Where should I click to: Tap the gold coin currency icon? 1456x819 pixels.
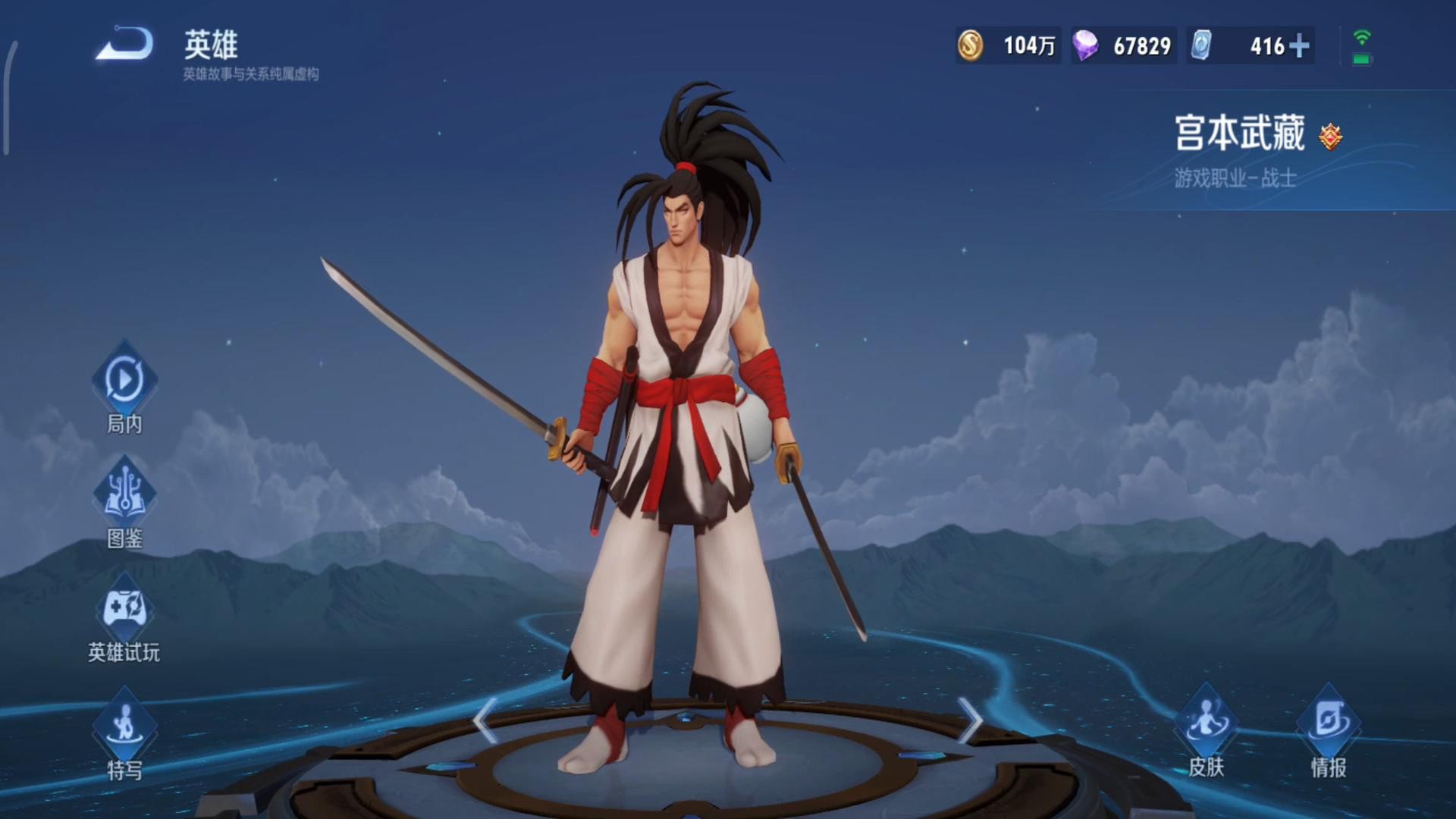(970, 45)
